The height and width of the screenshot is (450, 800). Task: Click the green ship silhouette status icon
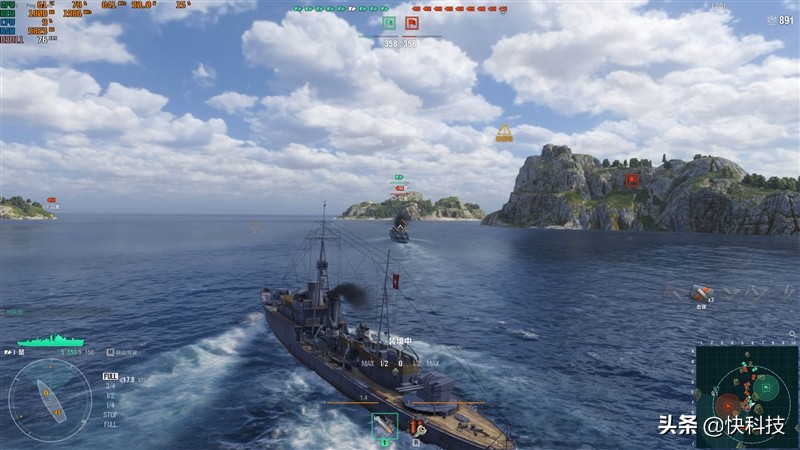(50, 341)
